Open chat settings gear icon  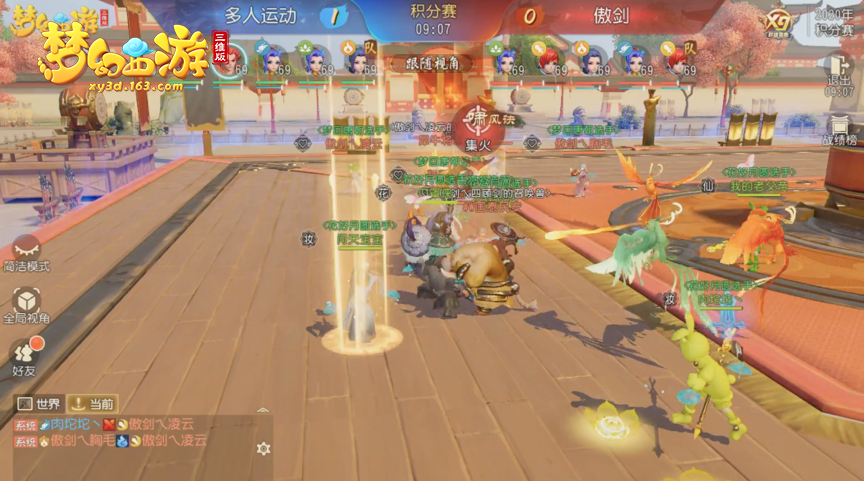[x=263, y=449]
